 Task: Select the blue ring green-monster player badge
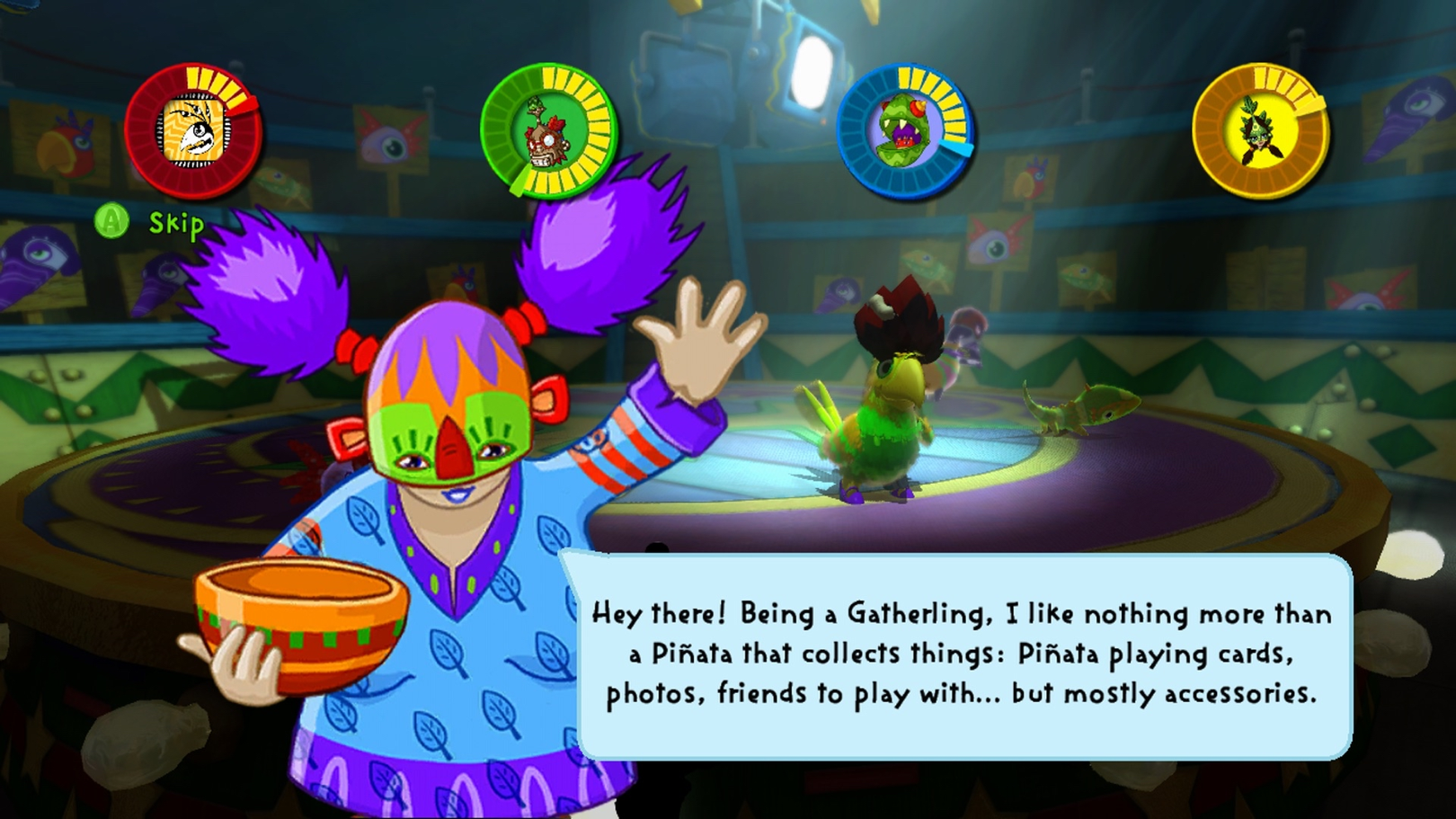(x=904, y=132)
